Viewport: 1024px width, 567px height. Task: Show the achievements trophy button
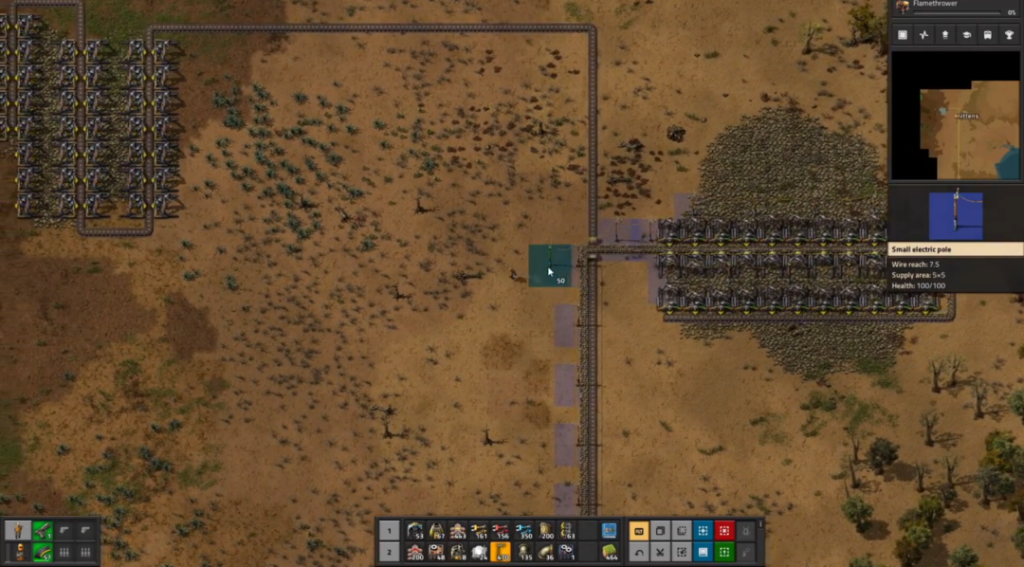pyautogui.click(x=1009, y=35)
